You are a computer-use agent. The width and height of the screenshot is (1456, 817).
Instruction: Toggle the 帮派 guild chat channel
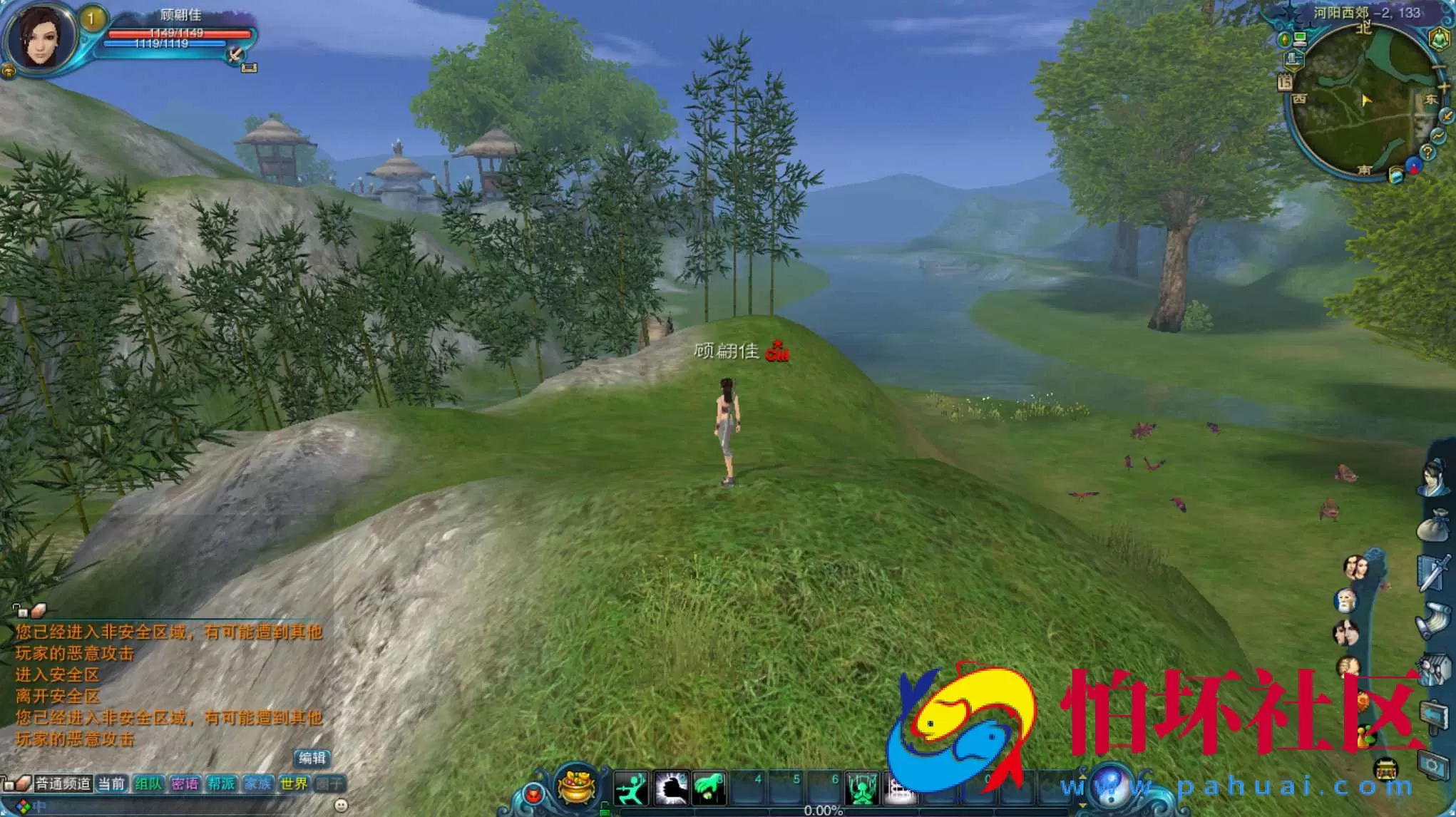[x=221, y=783]
